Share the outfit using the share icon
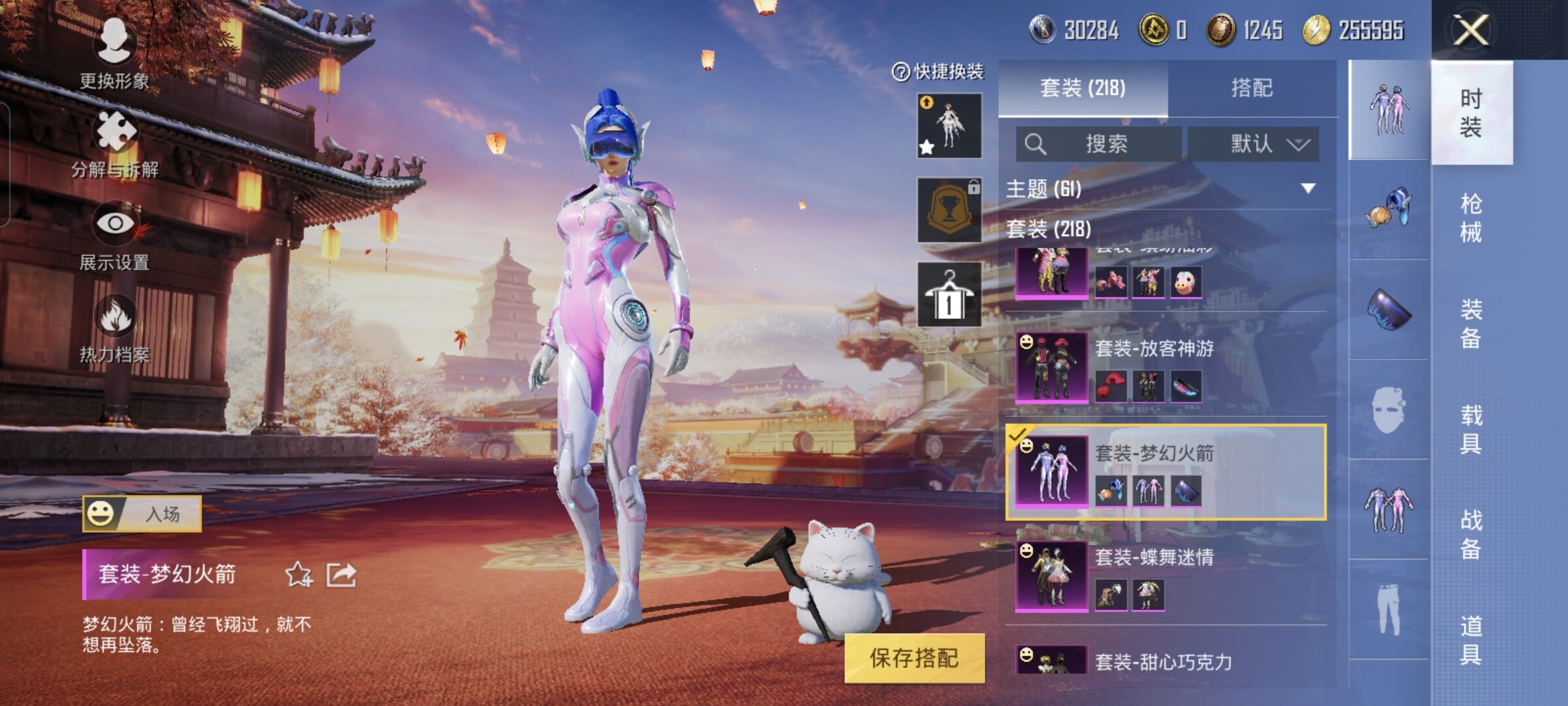The width and height of the screenshot is (1568, 706). click(341, 575)
